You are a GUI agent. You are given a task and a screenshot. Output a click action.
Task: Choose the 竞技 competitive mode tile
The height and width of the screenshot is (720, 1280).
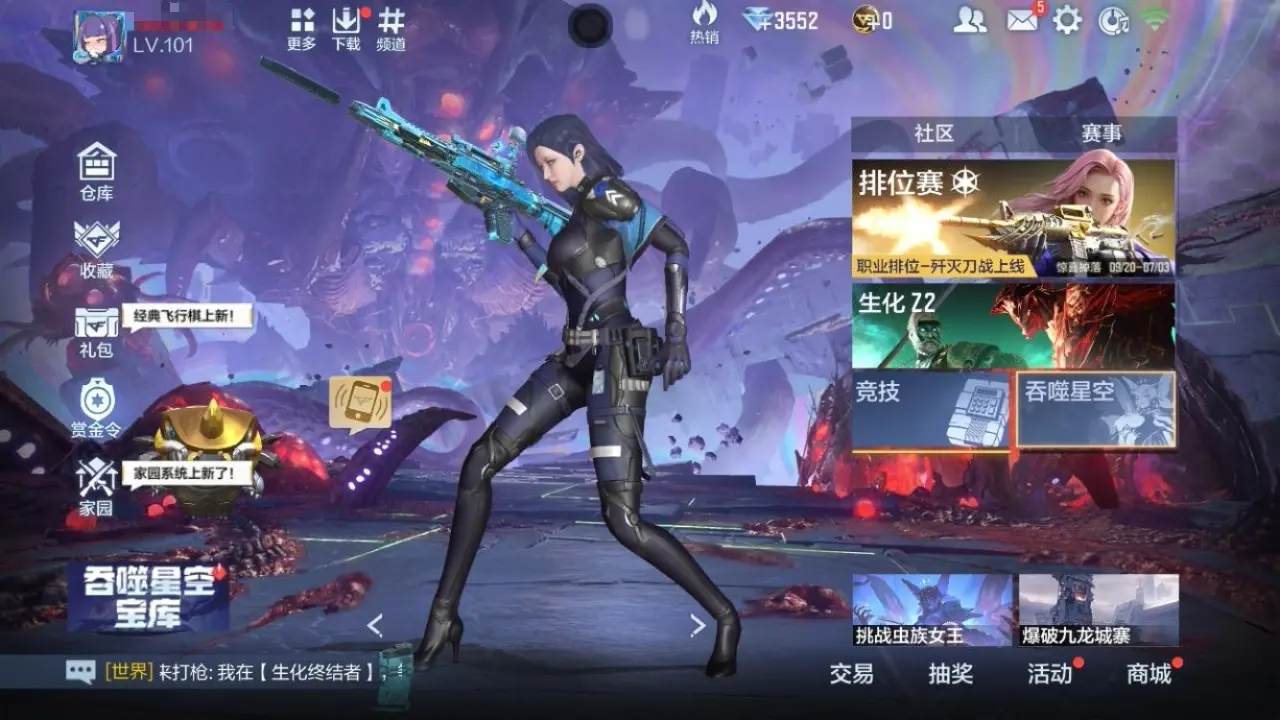(x=931, y=410)
